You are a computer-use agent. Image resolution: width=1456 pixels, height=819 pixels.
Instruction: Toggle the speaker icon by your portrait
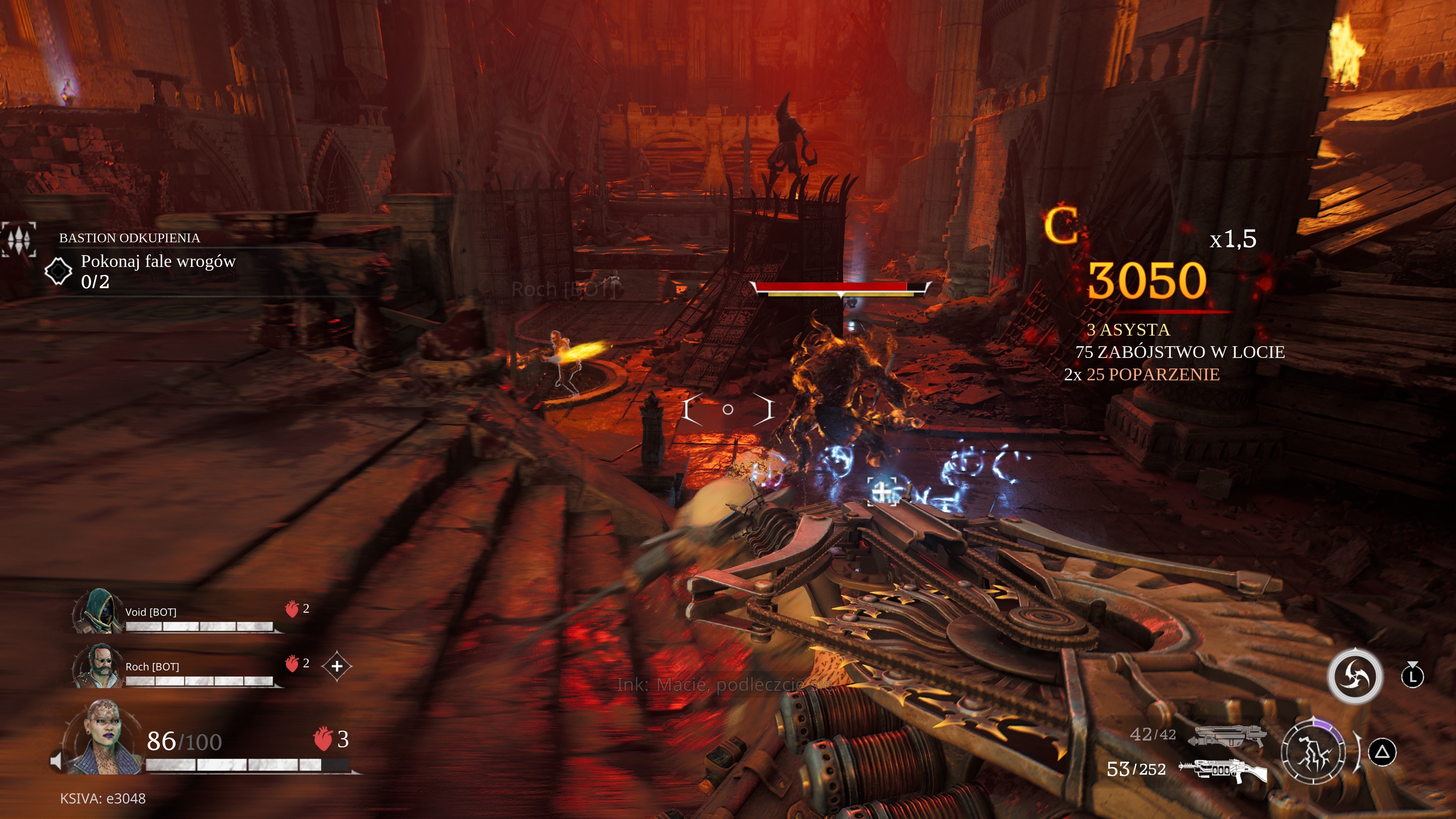point(56,761)
